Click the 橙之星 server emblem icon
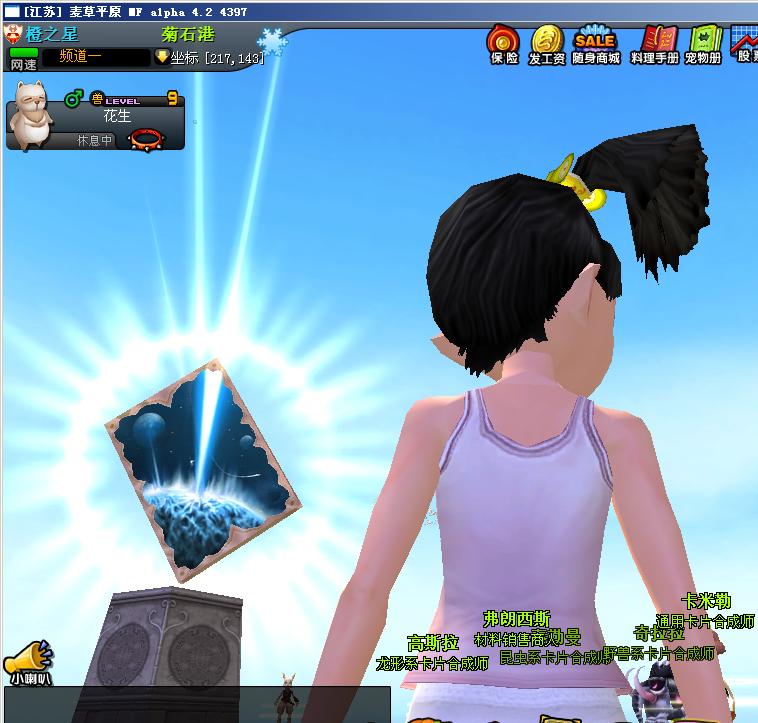Screen dimensions: 758x723 tap(14, 34)
